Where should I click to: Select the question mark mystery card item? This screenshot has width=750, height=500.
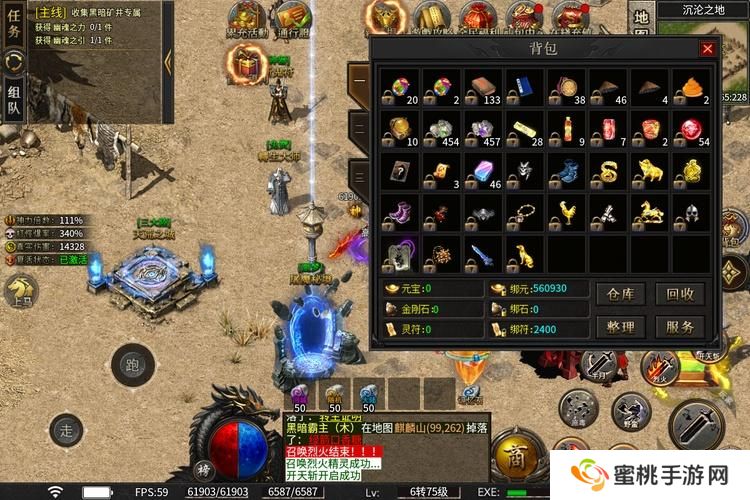point(400,171)
